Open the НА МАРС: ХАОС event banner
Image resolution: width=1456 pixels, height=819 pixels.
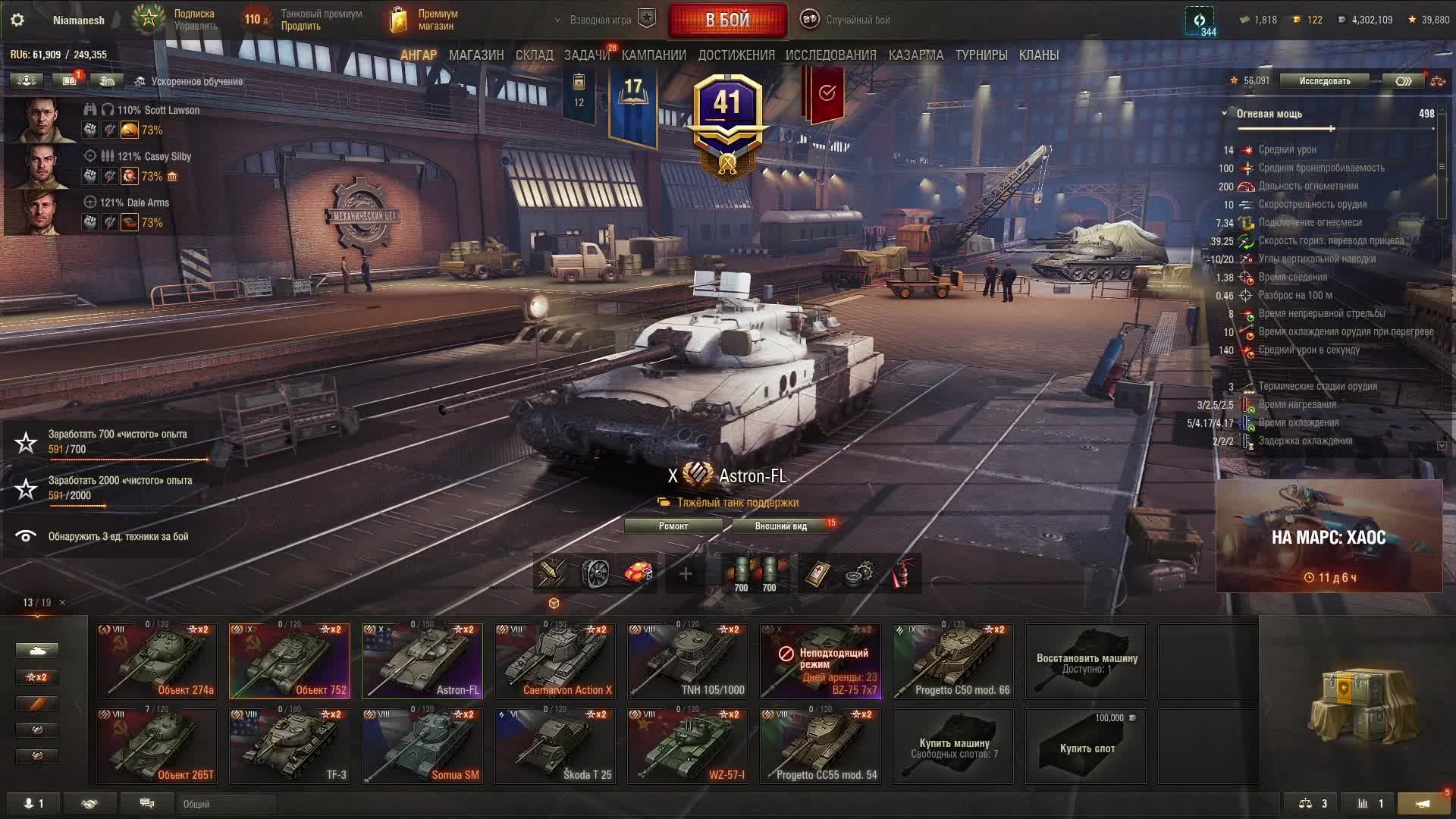tap(1329, 536)
